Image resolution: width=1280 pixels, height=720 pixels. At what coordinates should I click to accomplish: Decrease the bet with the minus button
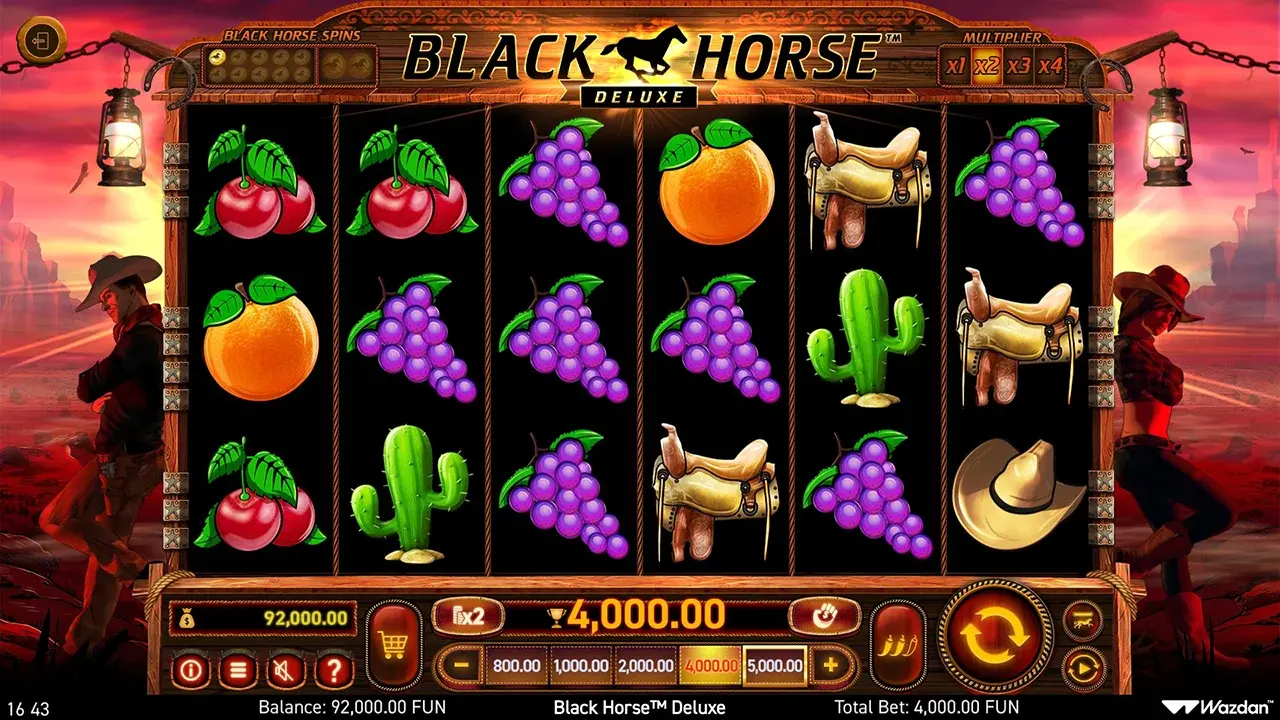460,665
